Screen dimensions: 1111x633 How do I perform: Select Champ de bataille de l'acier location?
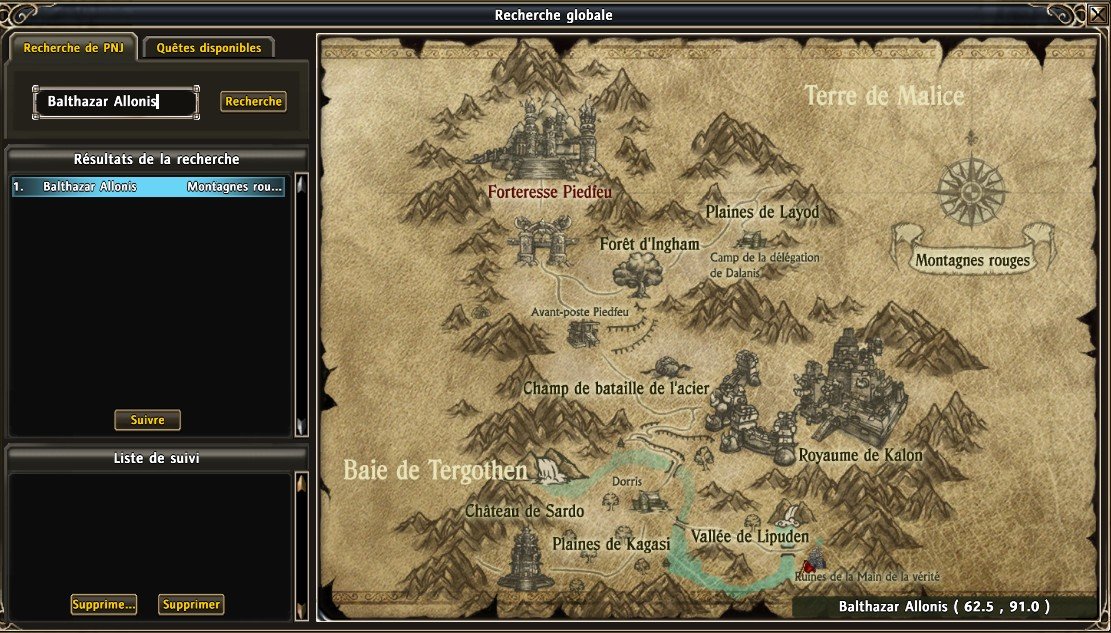(x=614, y=388)
